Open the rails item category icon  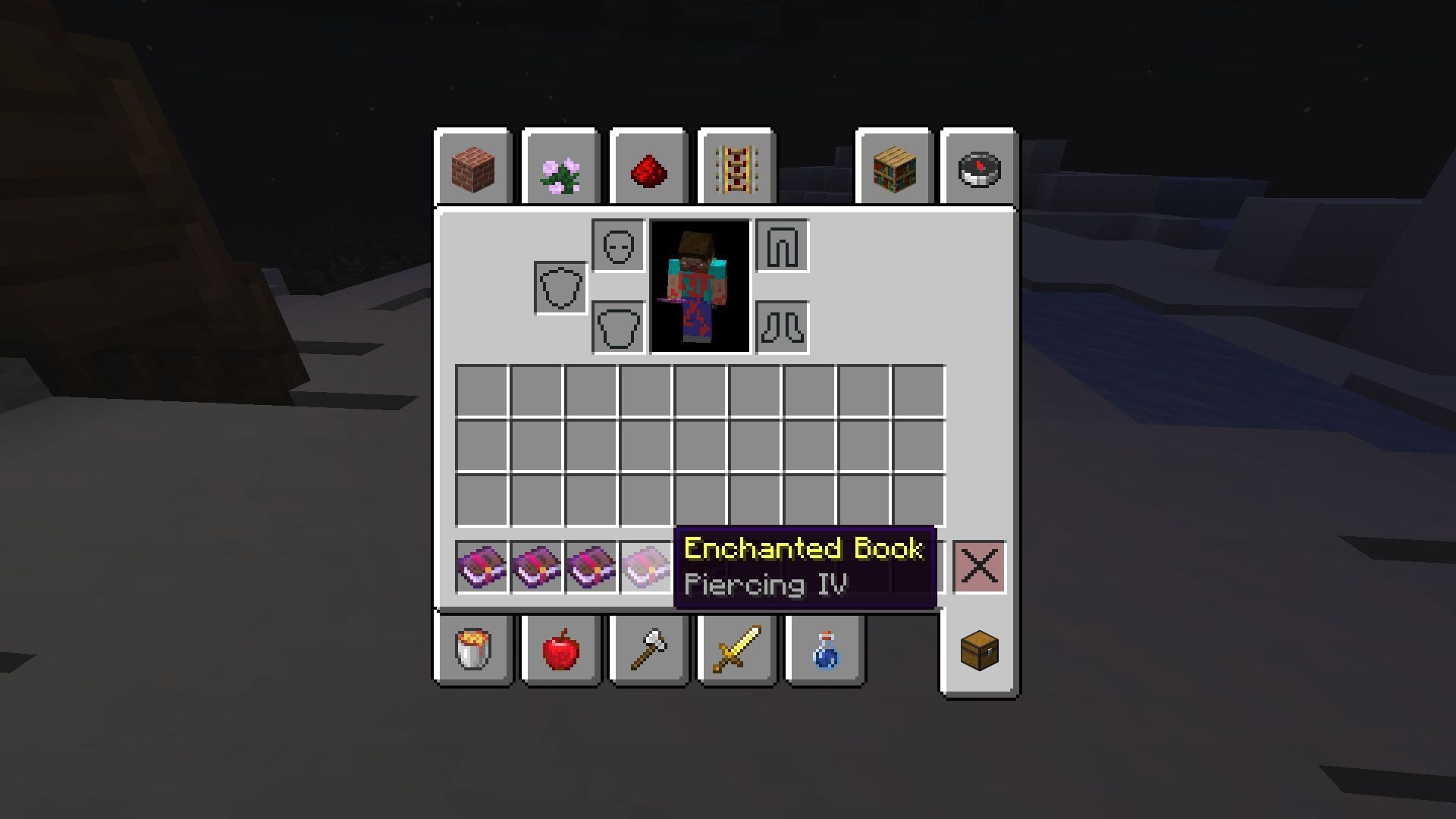[x=736, y=169]
